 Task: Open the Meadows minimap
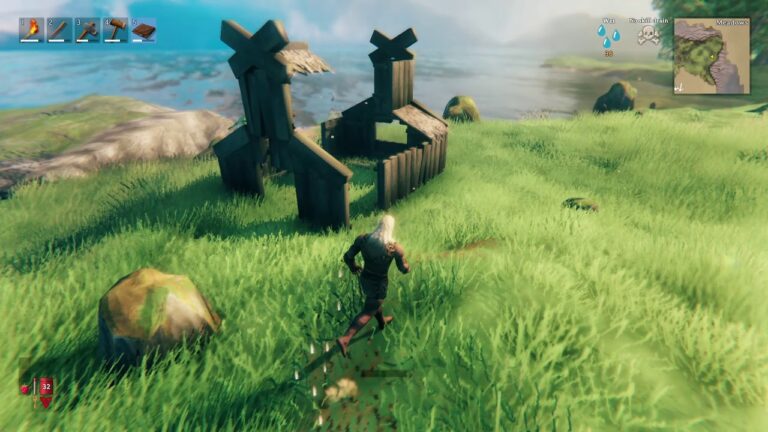click(711, 57)
